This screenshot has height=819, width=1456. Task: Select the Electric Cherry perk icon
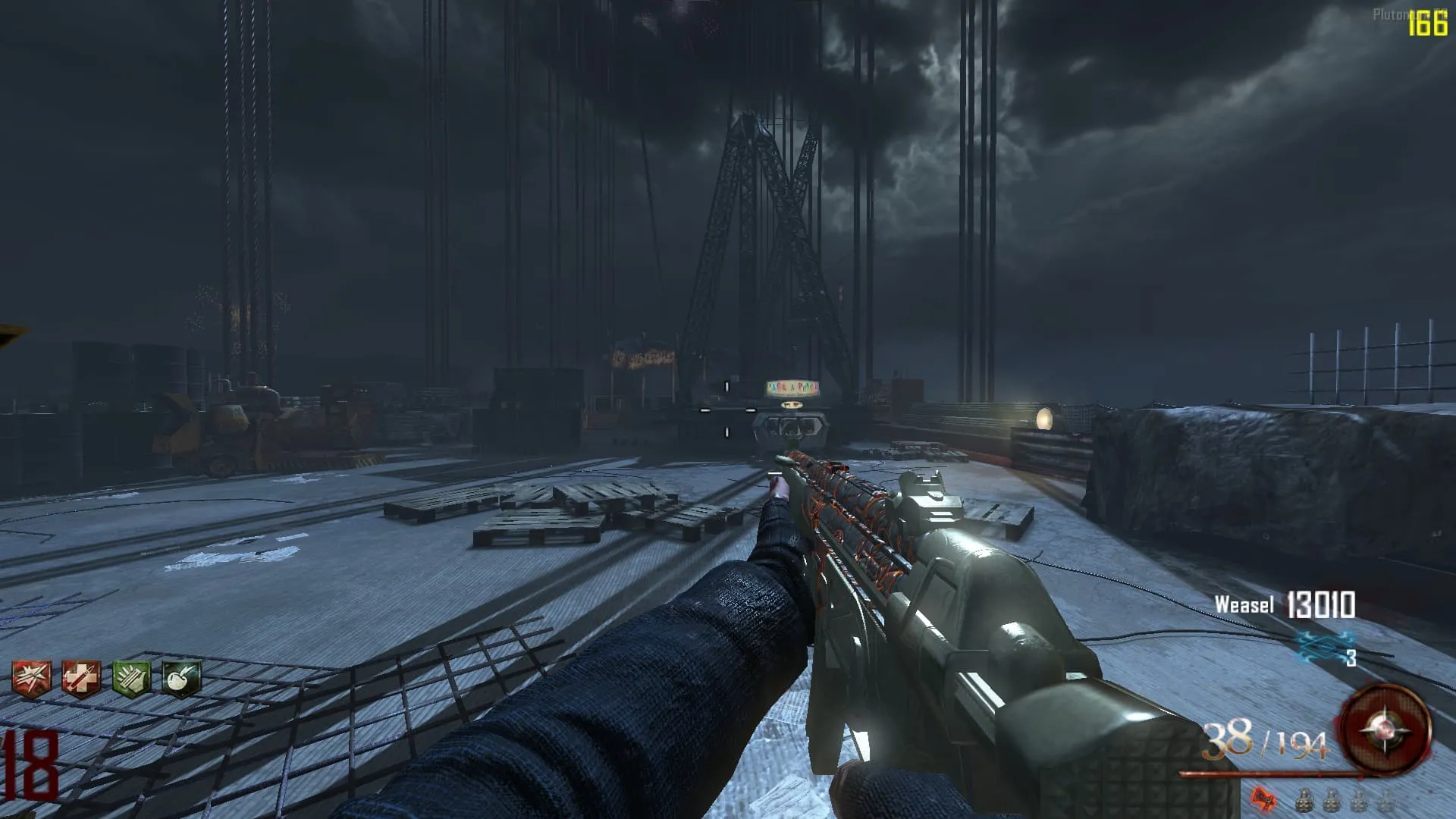[x=181, y=677]
